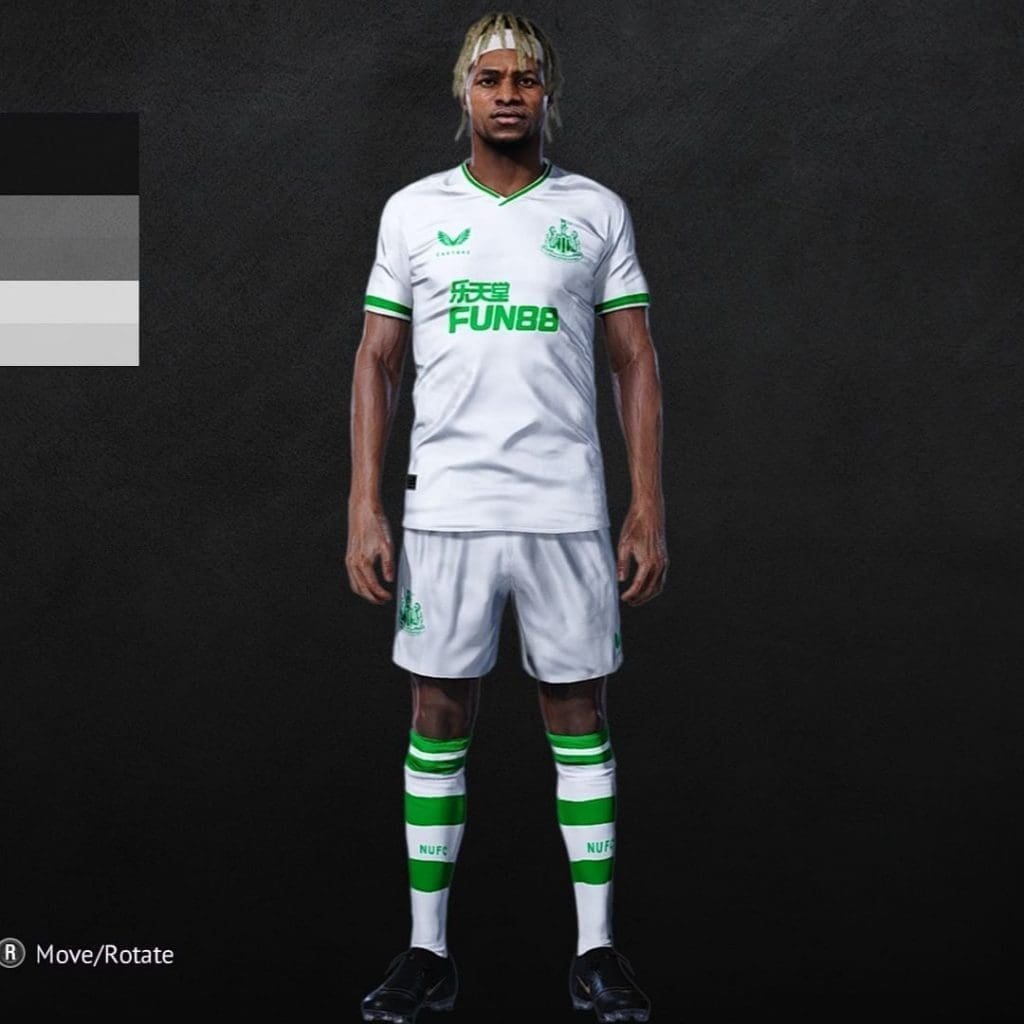Select the bottom light gray swatch
This screenshot has height=1024, width=1024.
pyautogui.click(x=68, y=344)
